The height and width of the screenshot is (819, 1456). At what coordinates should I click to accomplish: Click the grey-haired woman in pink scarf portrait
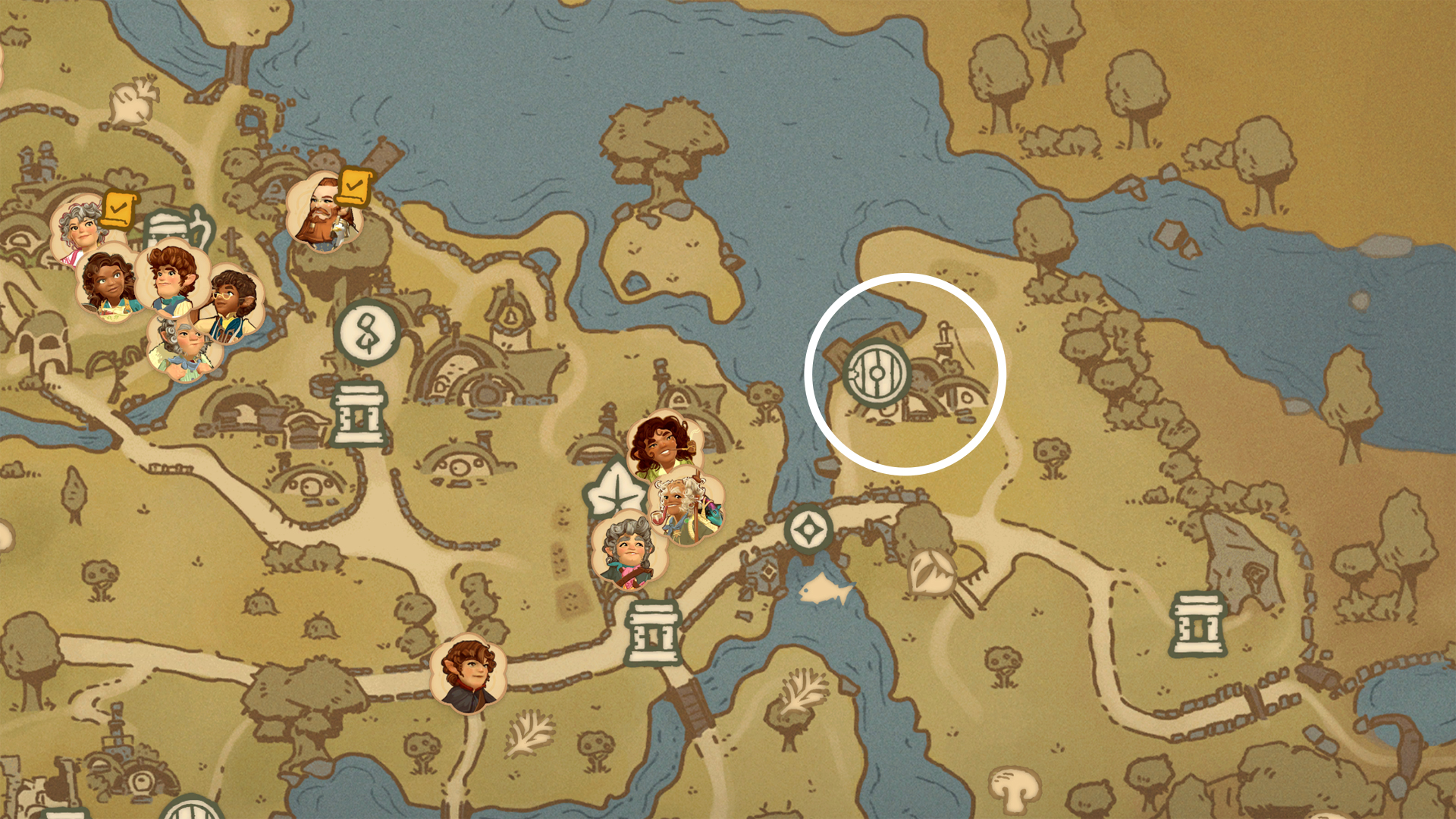629,551
